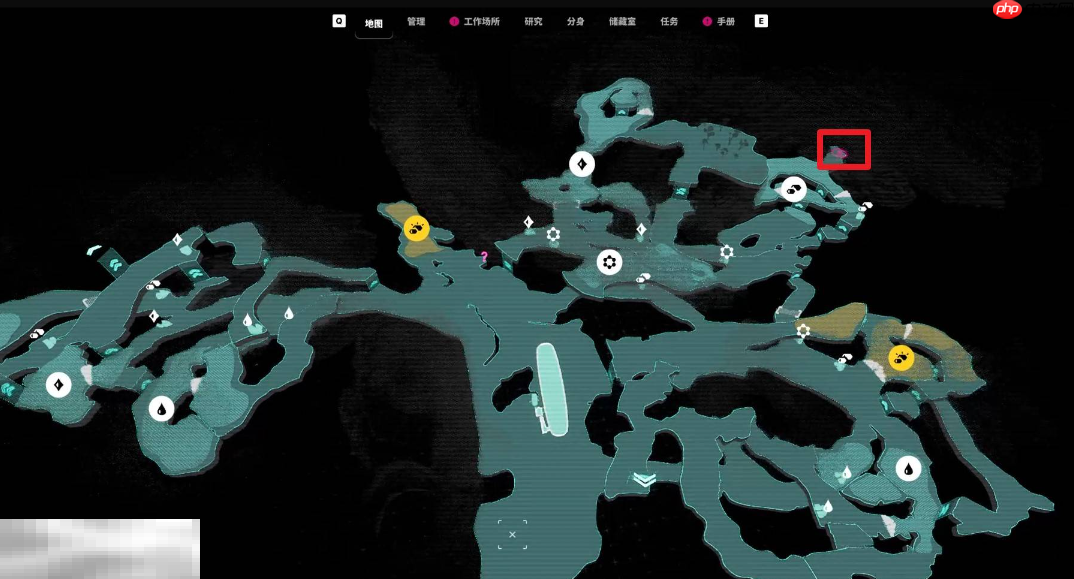
Task: Open the 管理 management tab
Action: 416,21
